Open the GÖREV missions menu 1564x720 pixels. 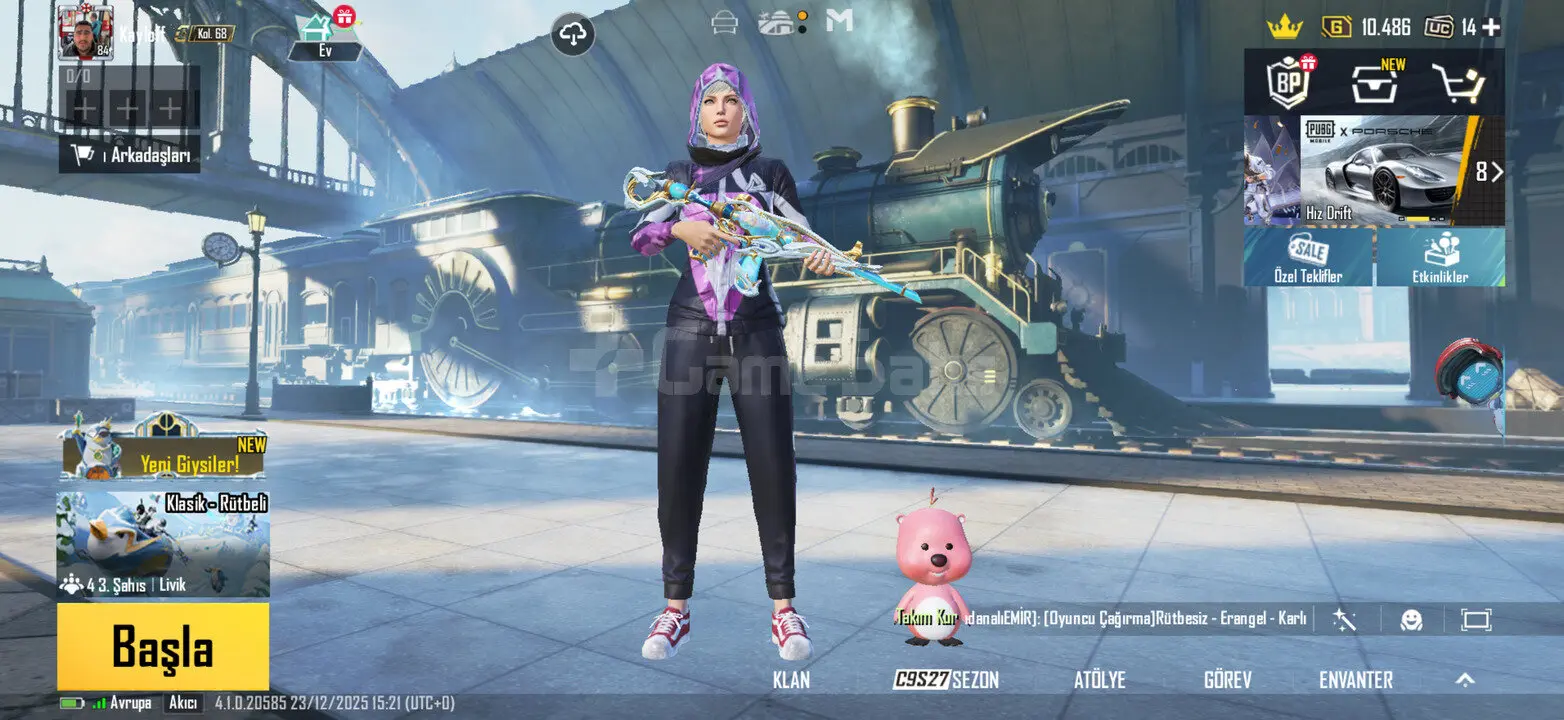point(1227,680)
